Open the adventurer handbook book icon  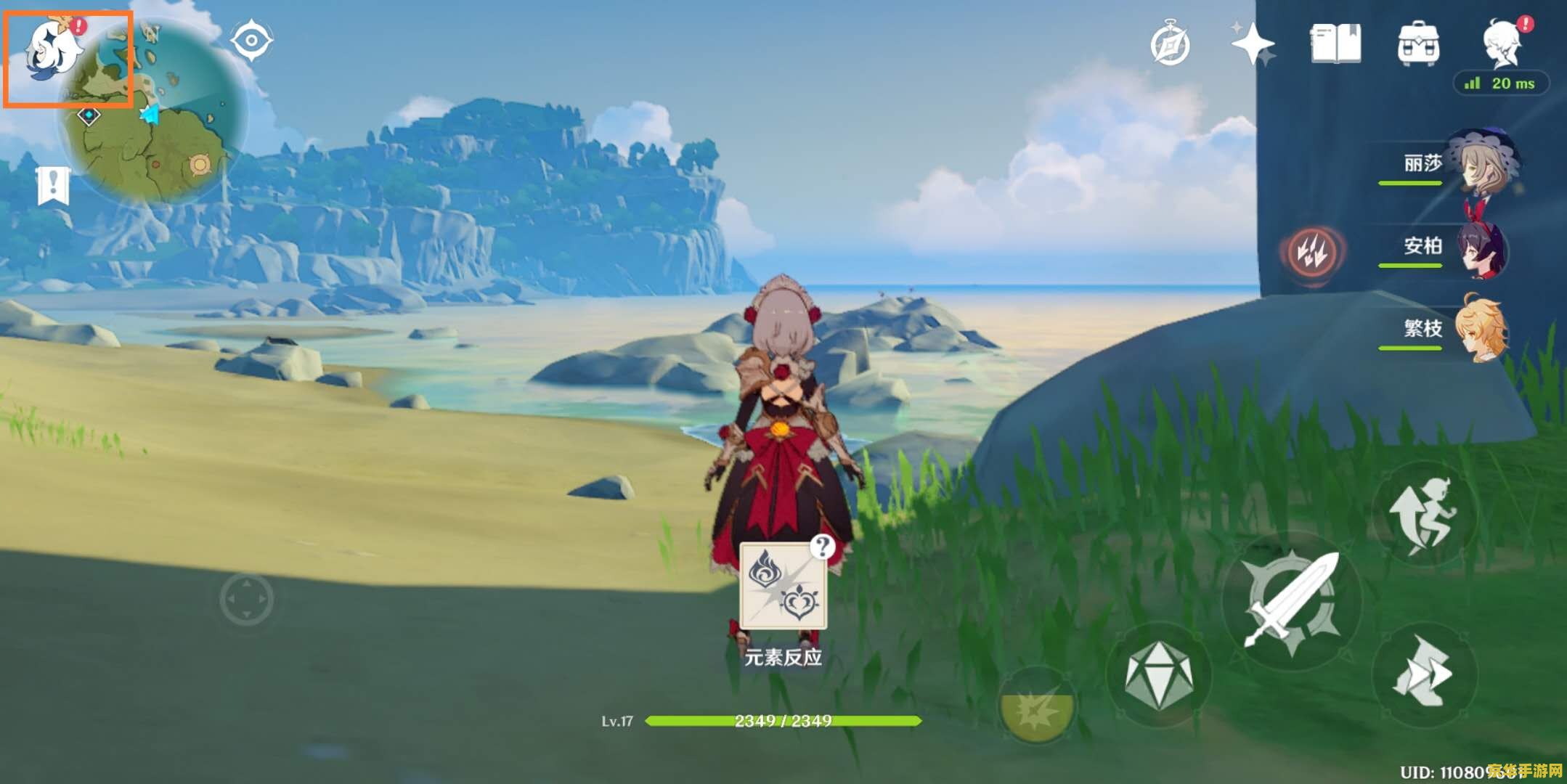click(1336, 45)
